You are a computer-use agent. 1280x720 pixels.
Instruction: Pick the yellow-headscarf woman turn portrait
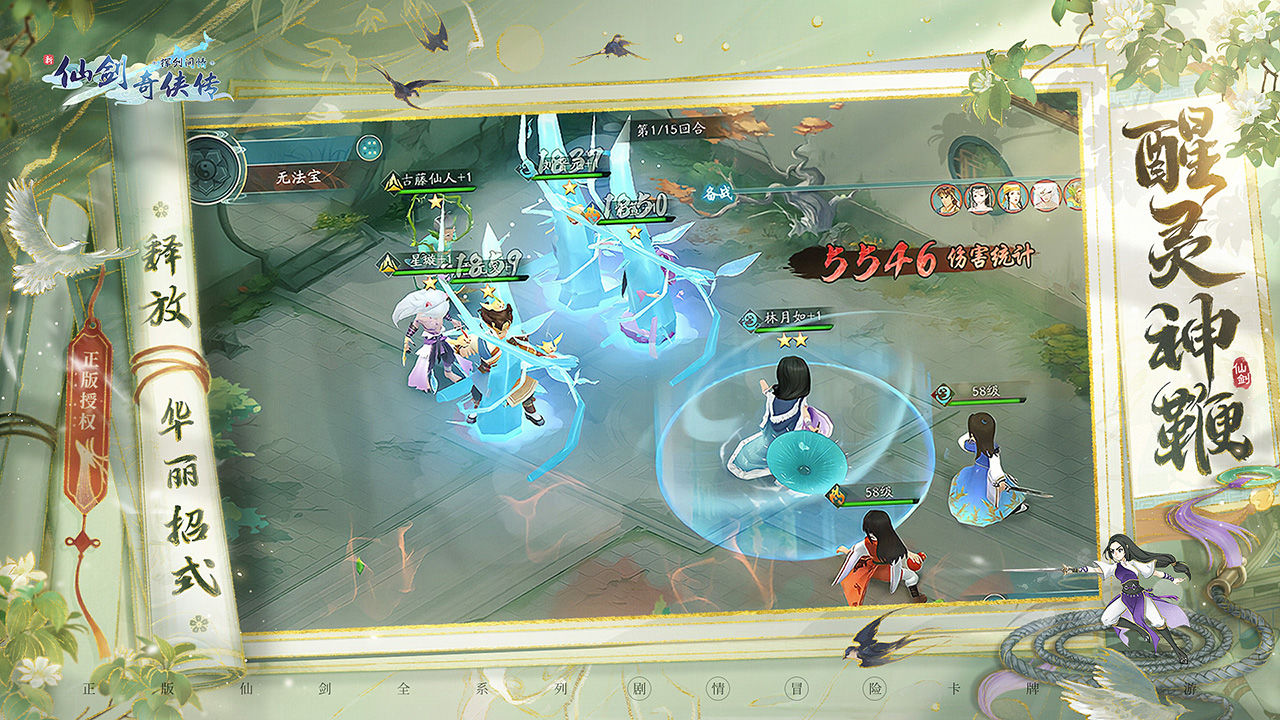(1012, 197)
